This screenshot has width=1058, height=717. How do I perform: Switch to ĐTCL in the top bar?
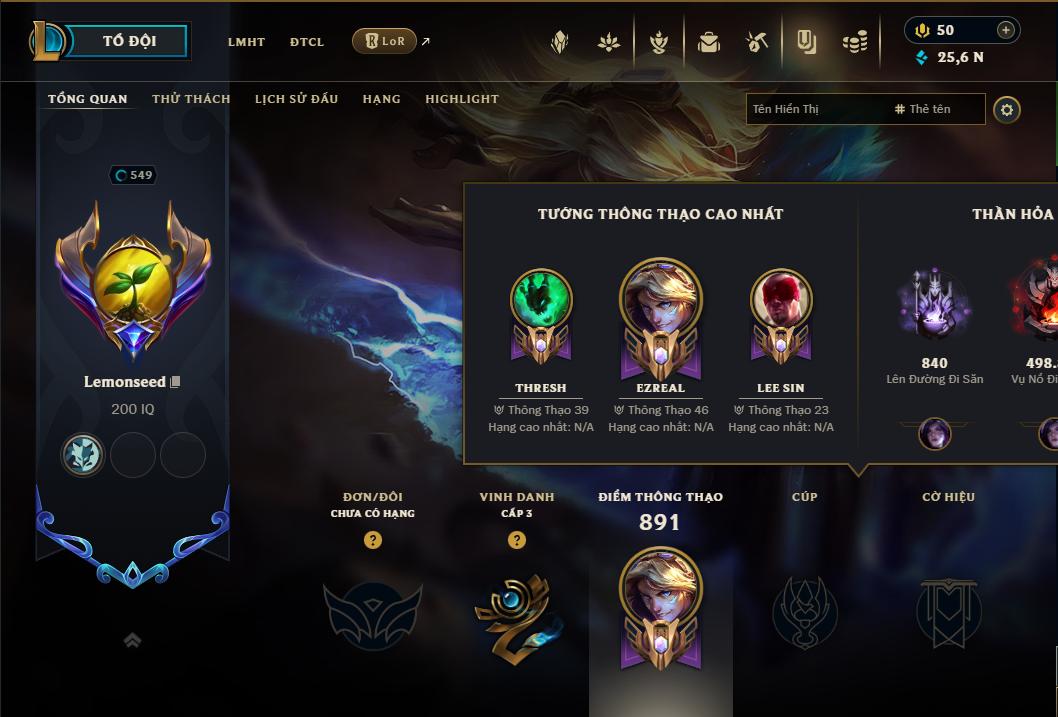307,42
